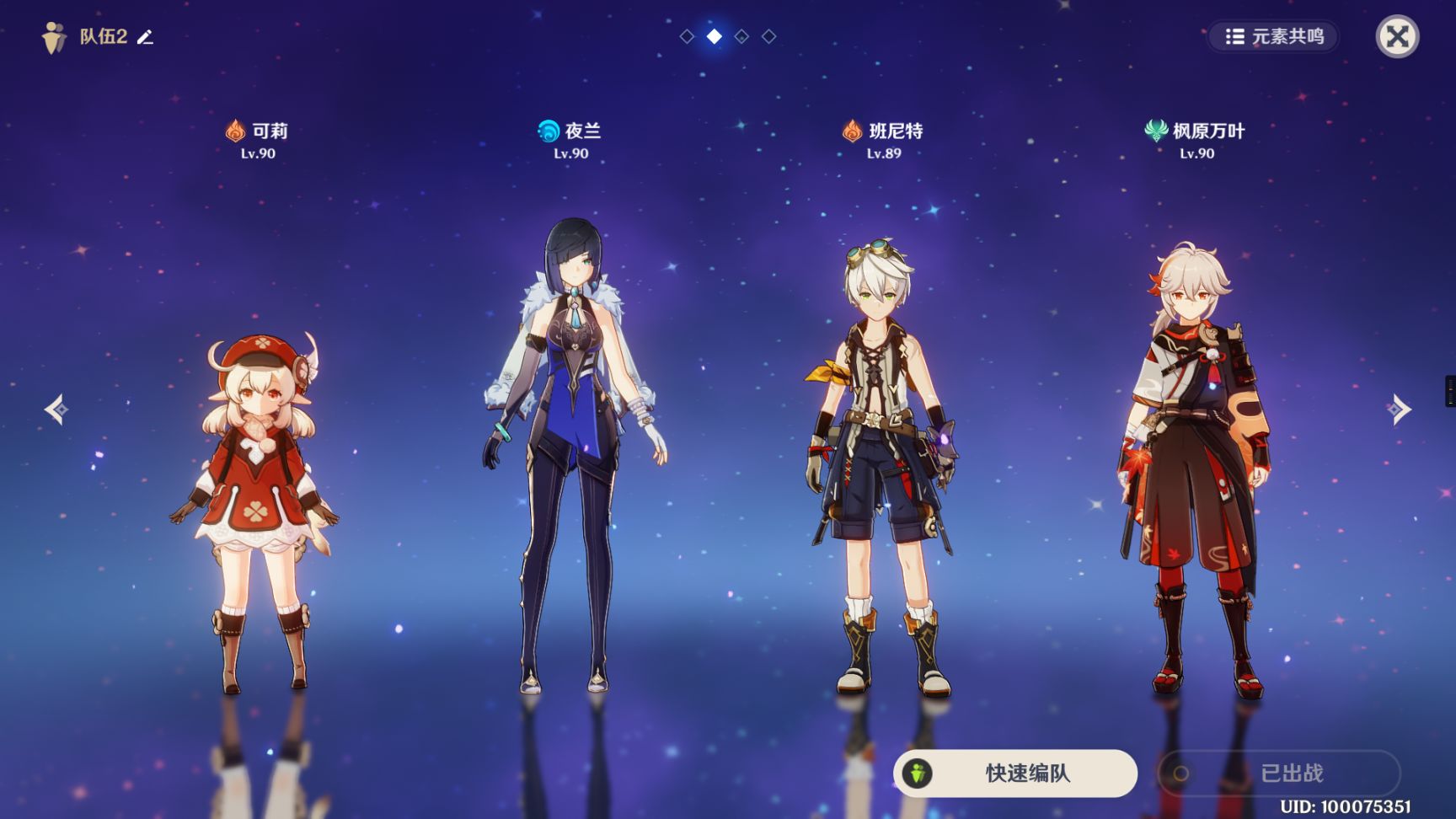
Task: Go to the next team with right arrow
Action: [1399, 409]
